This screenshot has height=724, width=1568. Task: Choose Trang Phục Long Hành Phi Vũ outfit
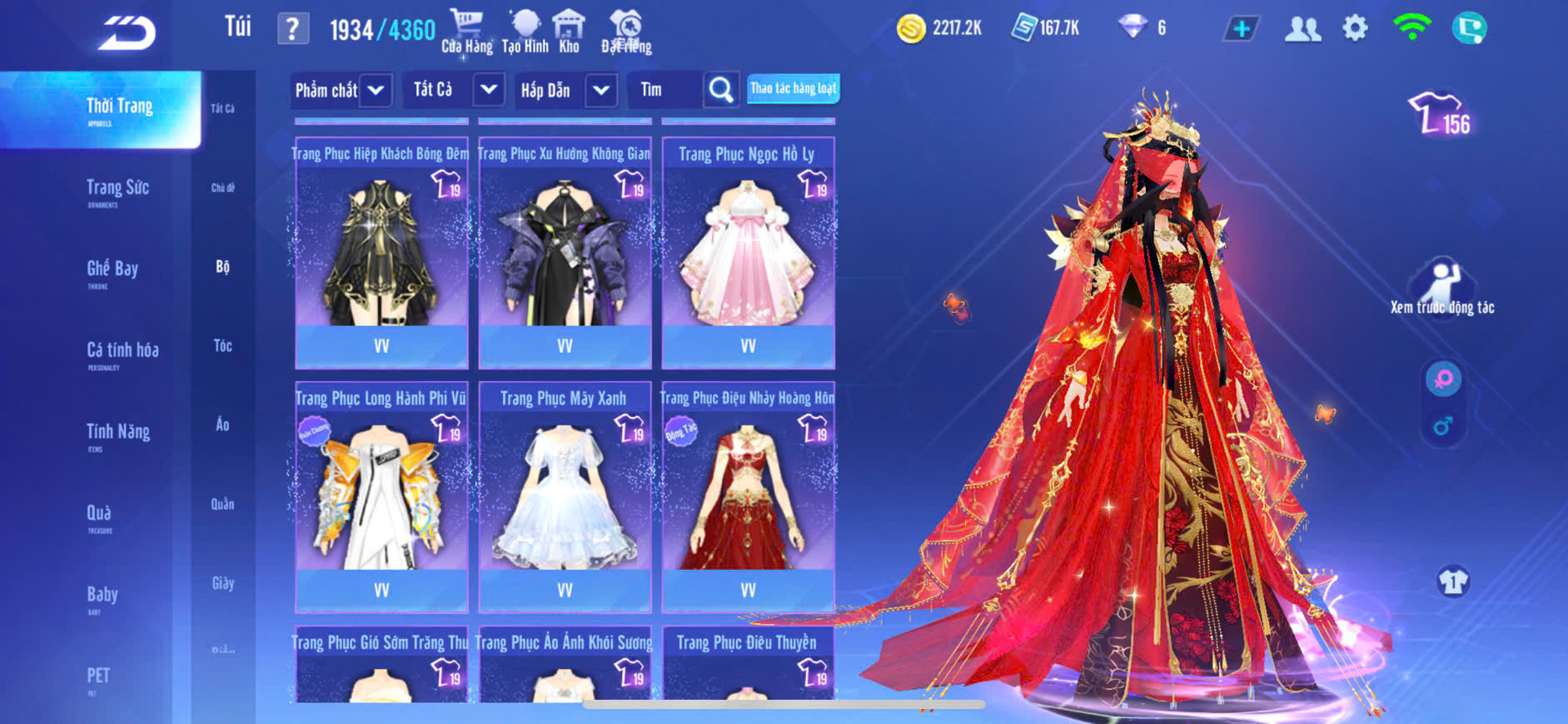click(381, 497)
